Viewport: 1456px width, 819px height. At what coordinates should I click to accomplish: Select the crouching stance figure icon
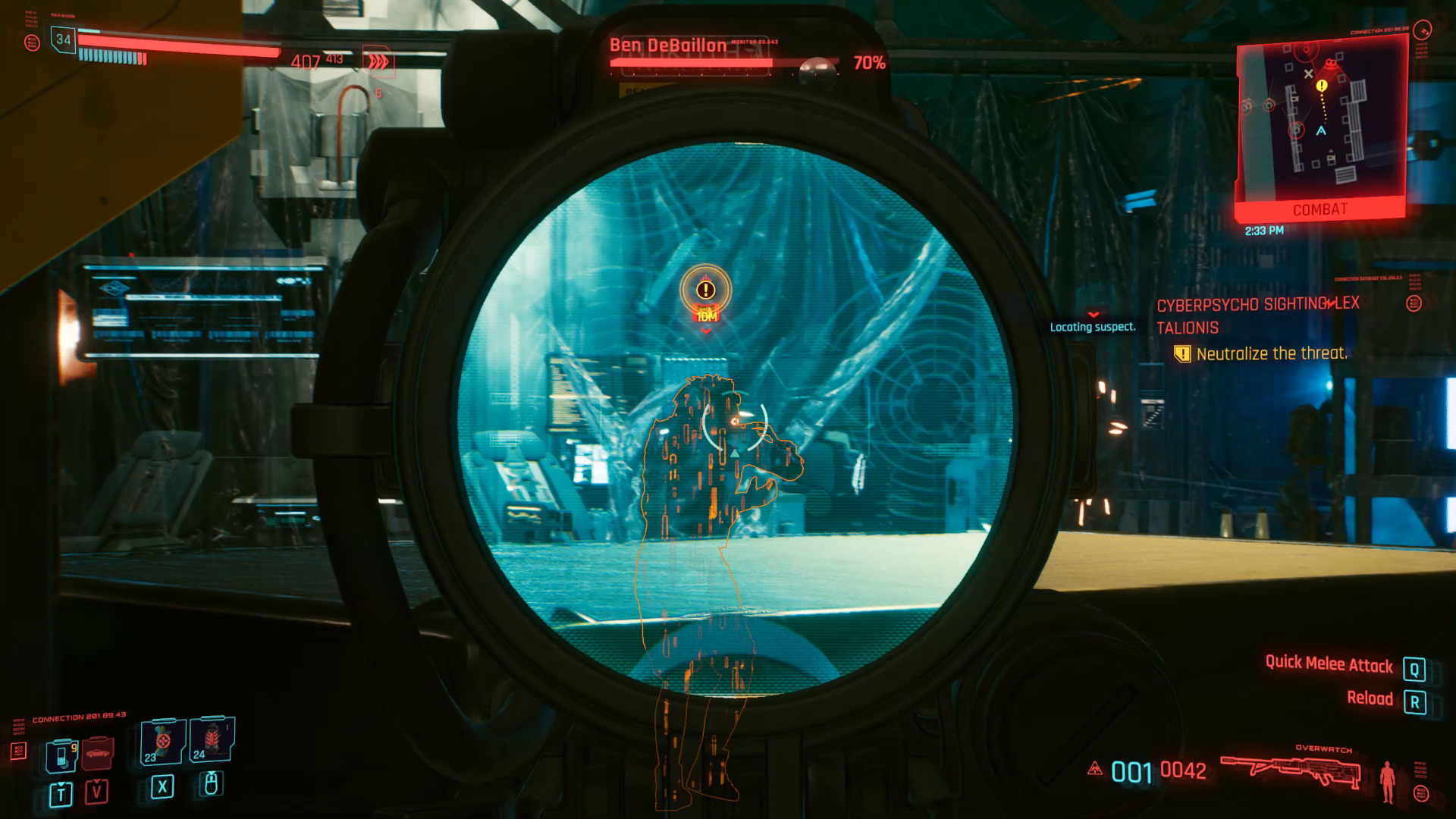[x=1389, y=782]
